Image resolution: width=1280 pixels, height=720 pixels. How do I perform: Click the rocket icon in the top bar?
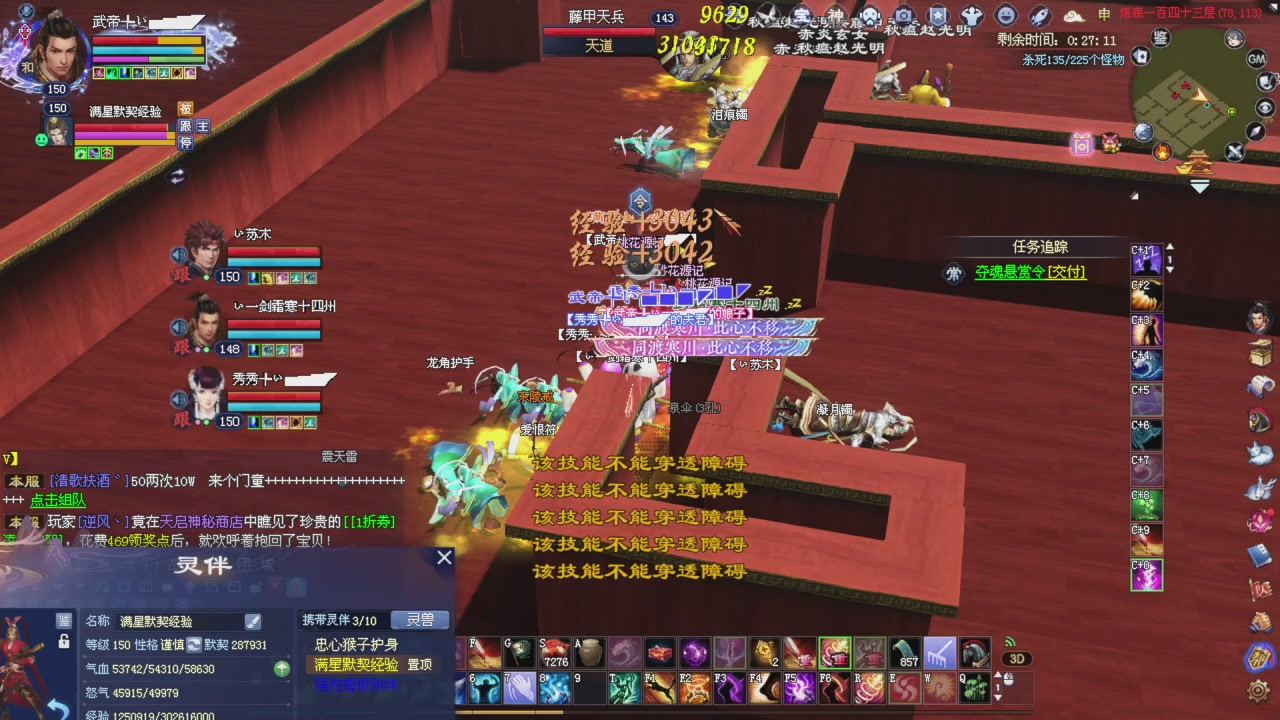pos(1039,17)
